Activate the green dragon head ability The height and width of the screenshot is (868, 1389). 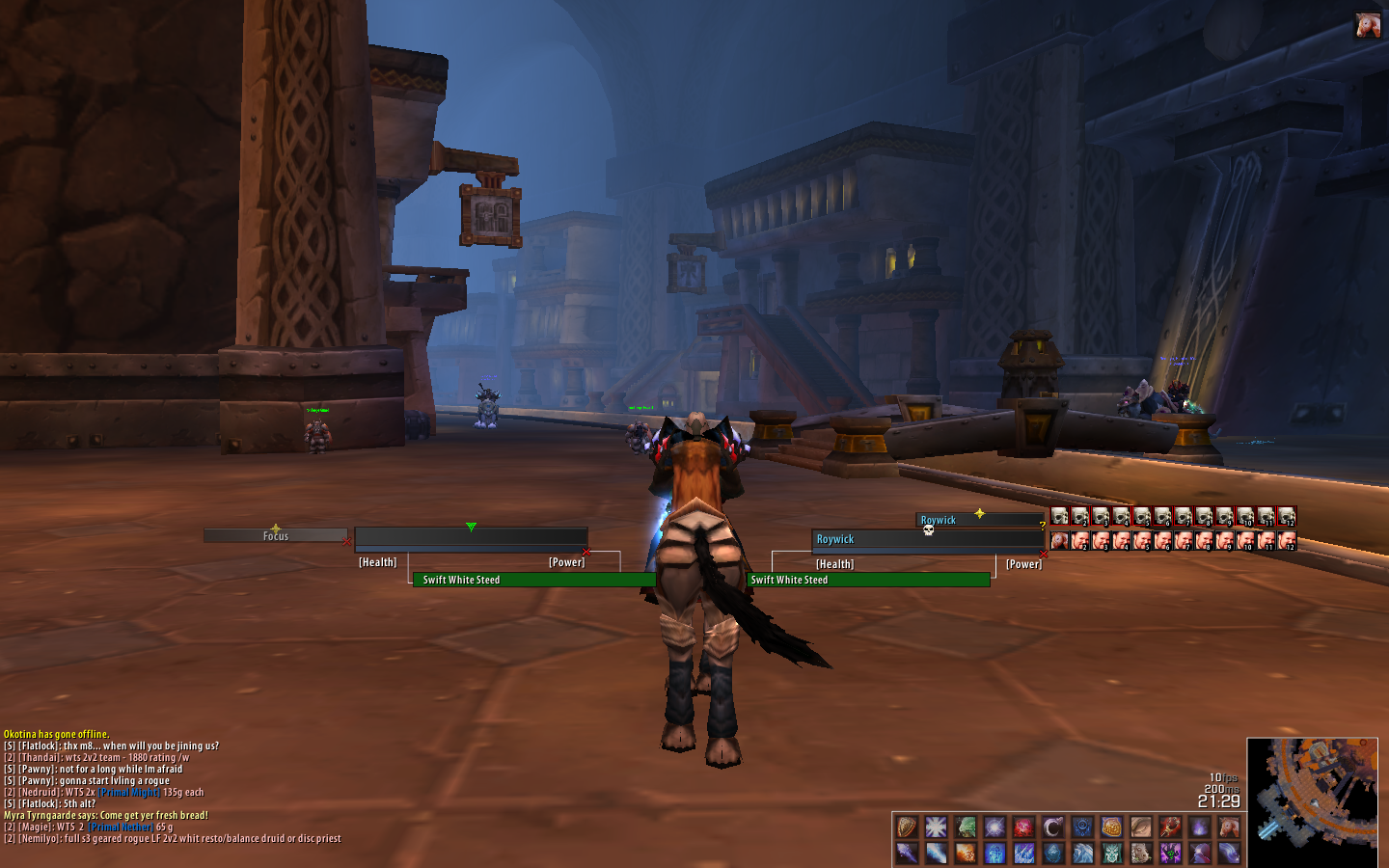[966, 827]
